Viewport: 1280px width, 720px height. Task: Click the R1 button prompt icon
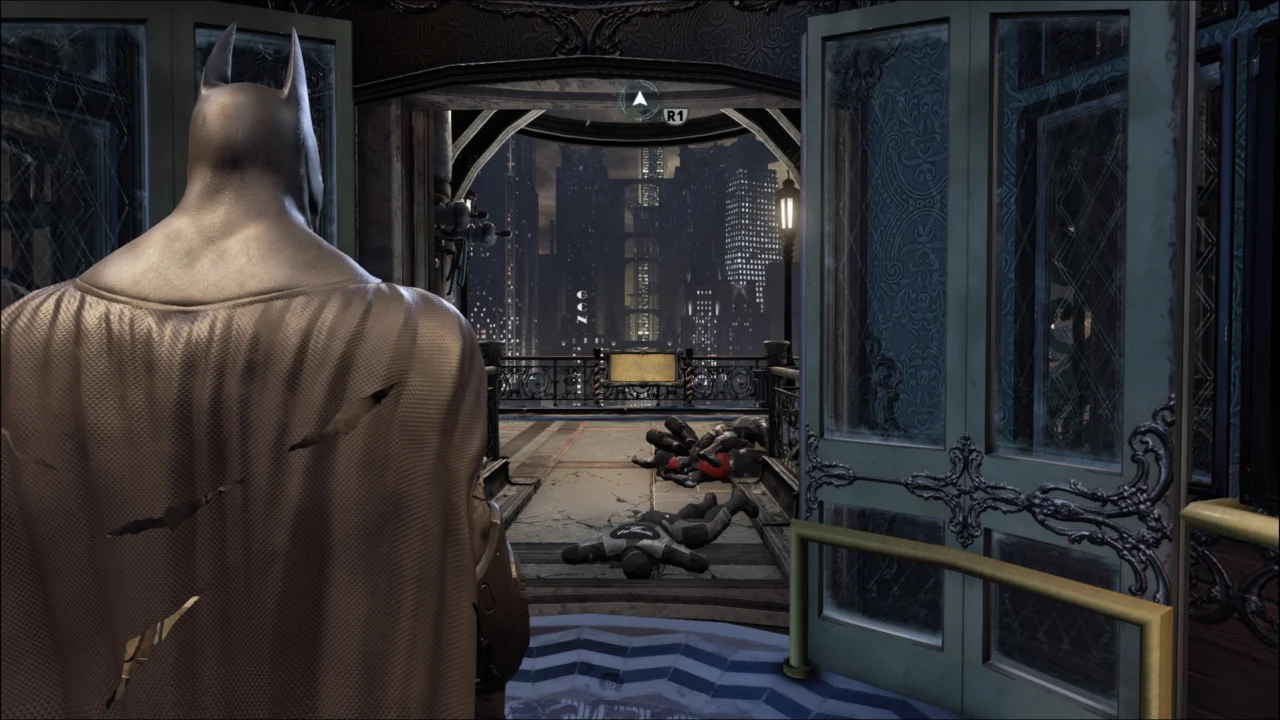click(676, 113)
